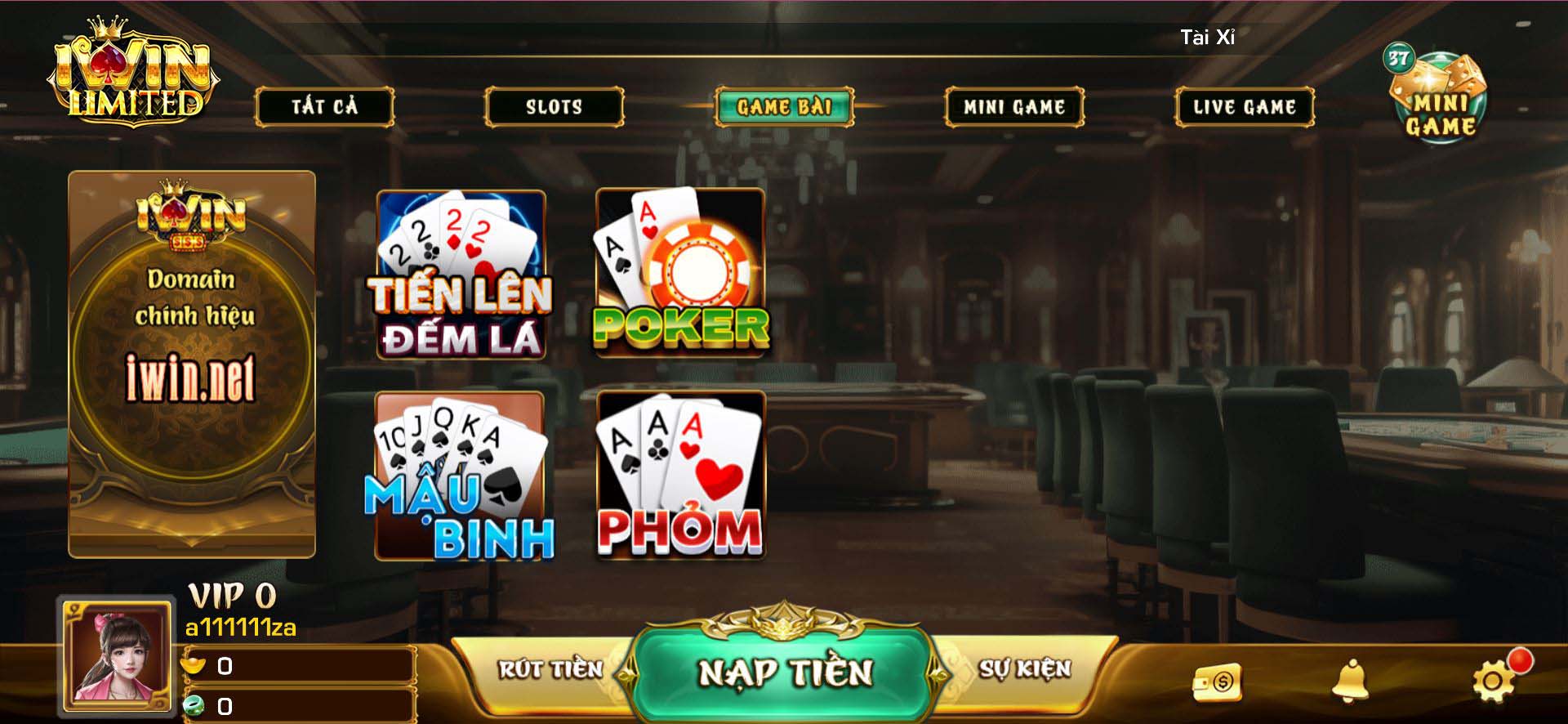Launch the Poker game icon

(x=680, y=274)
